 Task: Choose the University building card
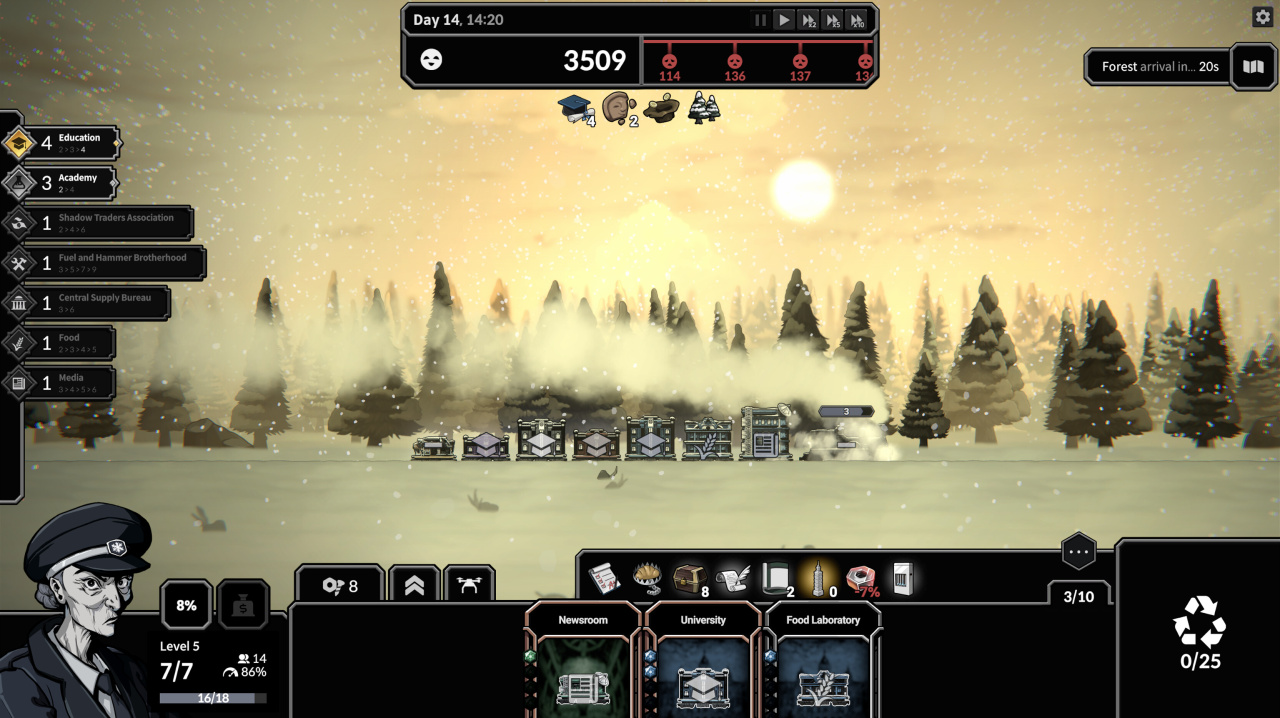coord(703,665)
